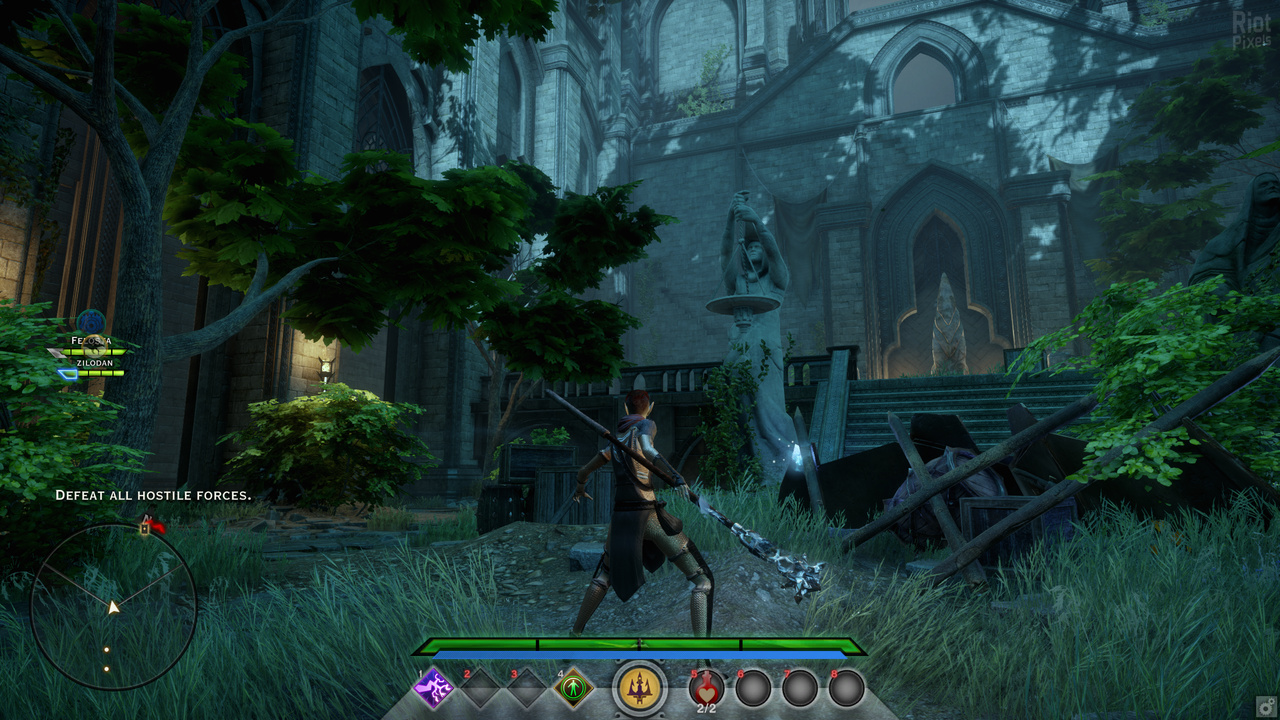Select the red enemy marker on the minimap edge
The image size is (1280, 720).
point(155,525)
